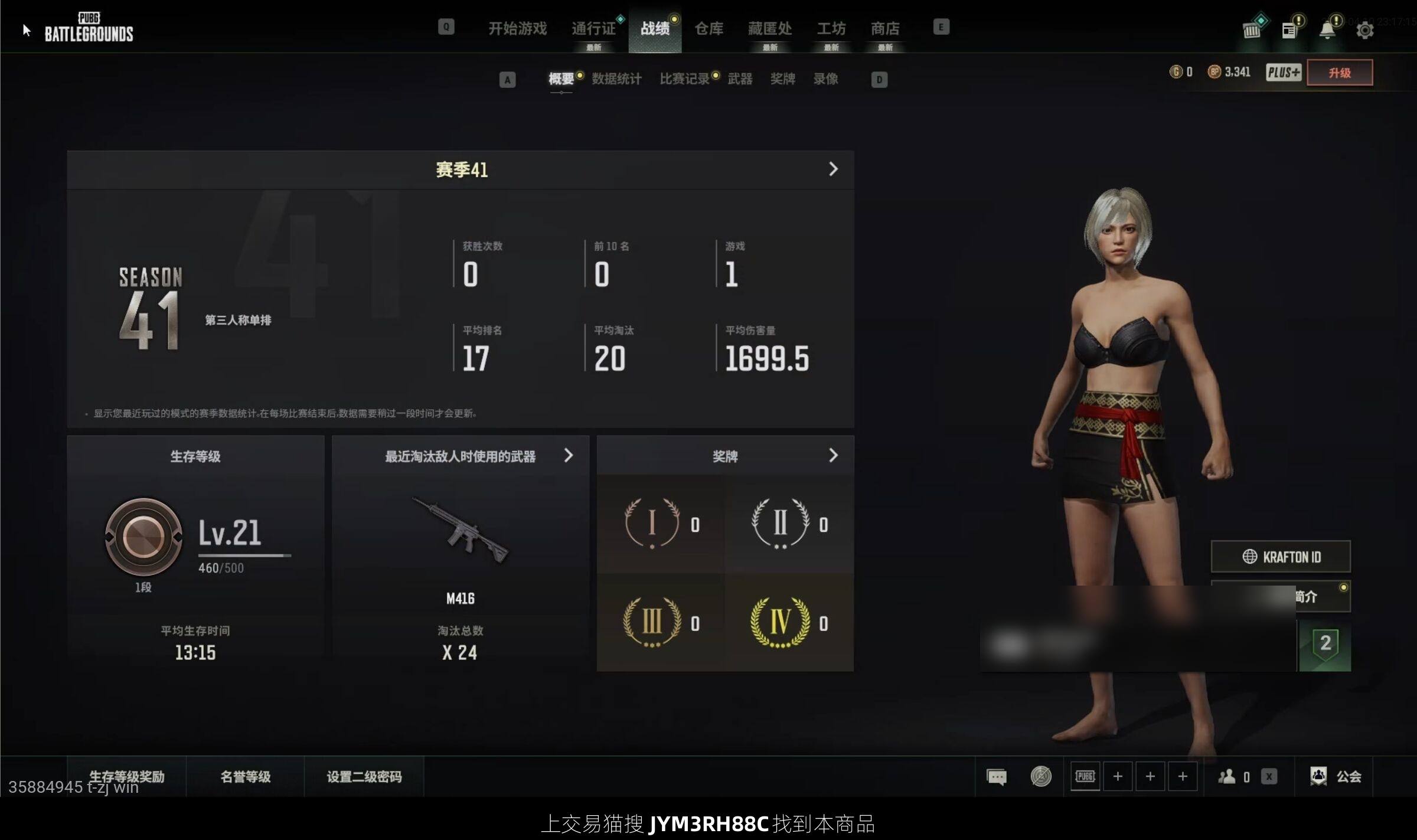
Task: Open the 开始游戏 tab
Action: tap(517, 28)
